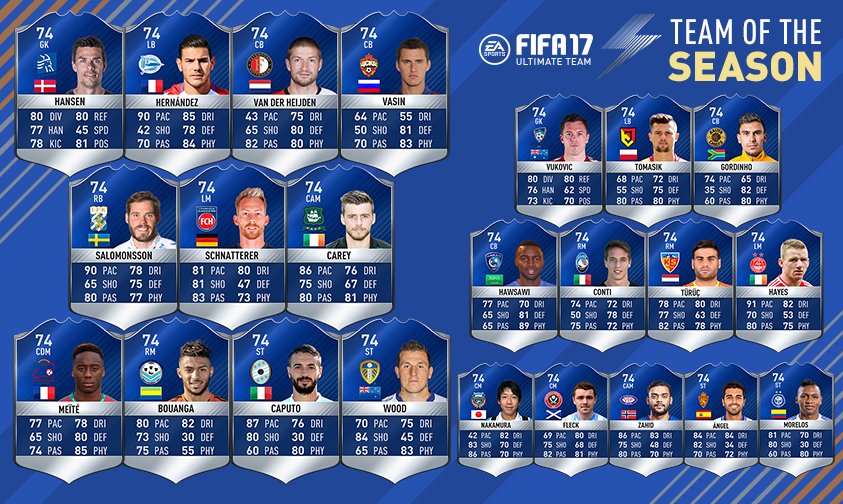The width and height of the screenshot is (843, 504).
Task: Choose the Zahid CAM card
Action: pyautogui.click(x=646, y=415)
